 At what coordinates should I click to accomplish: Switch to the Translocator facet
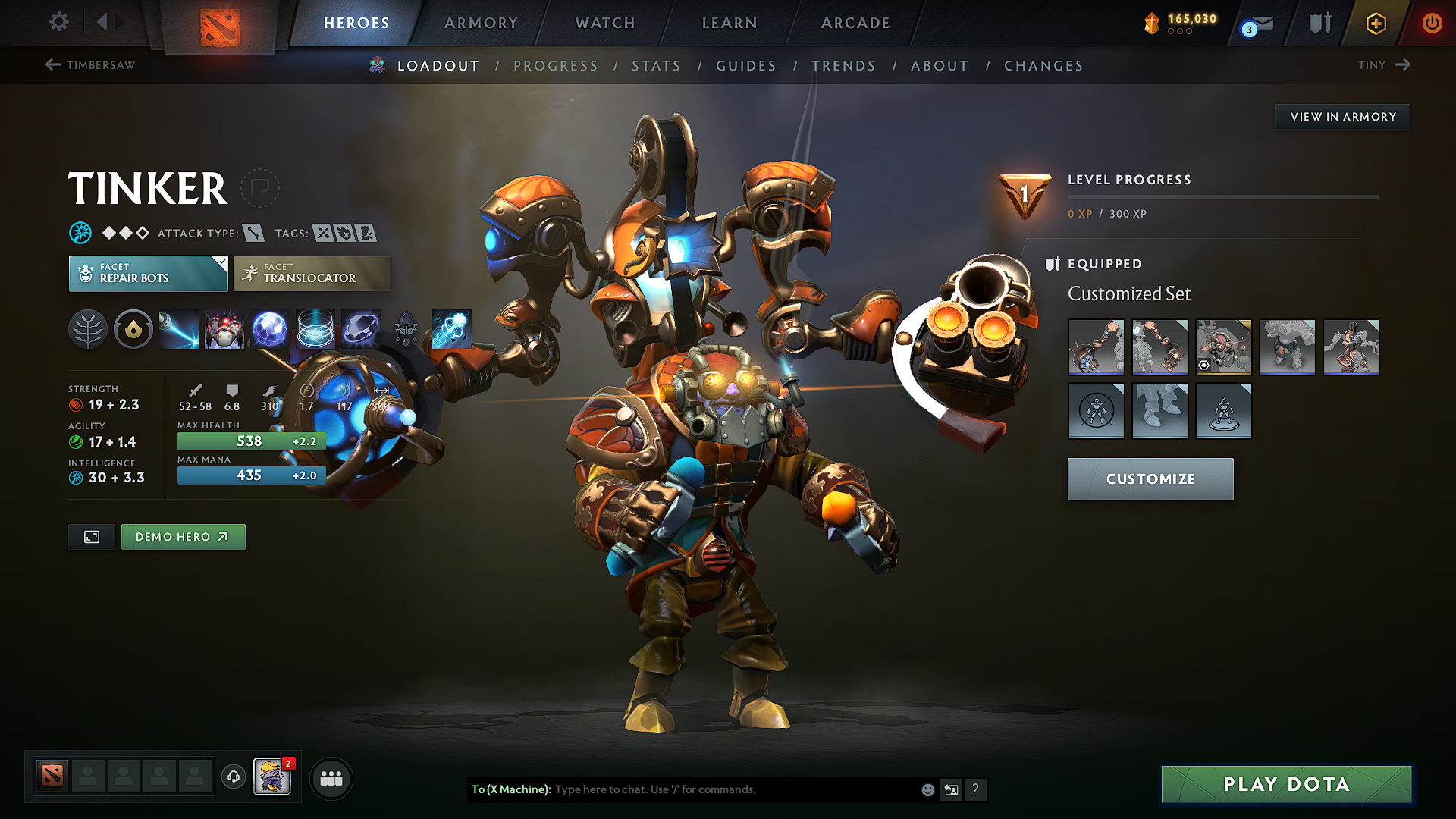311,273
